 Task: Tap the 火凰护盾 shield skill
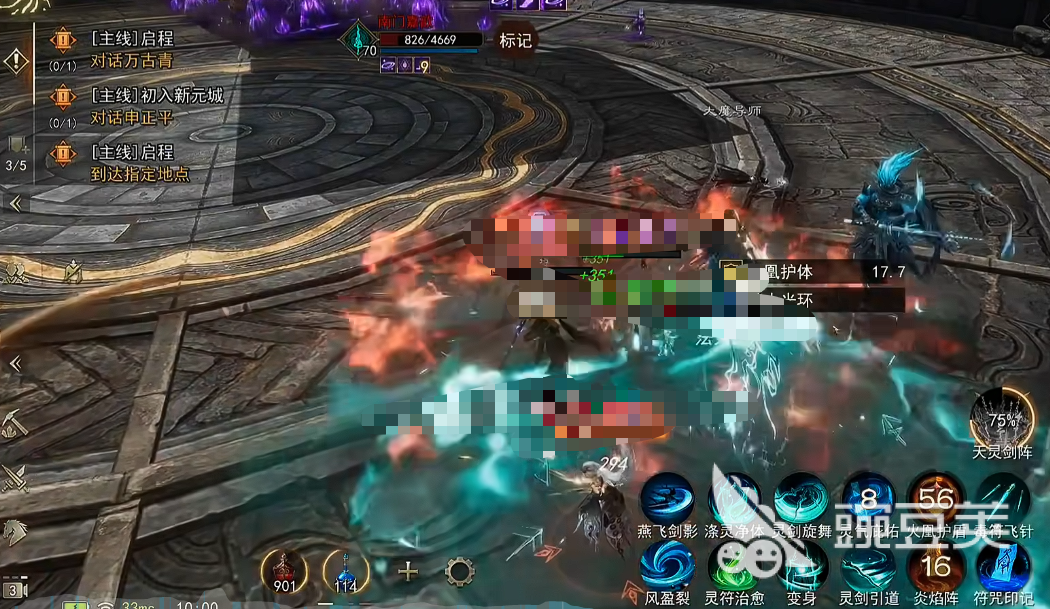click(936, 497)
